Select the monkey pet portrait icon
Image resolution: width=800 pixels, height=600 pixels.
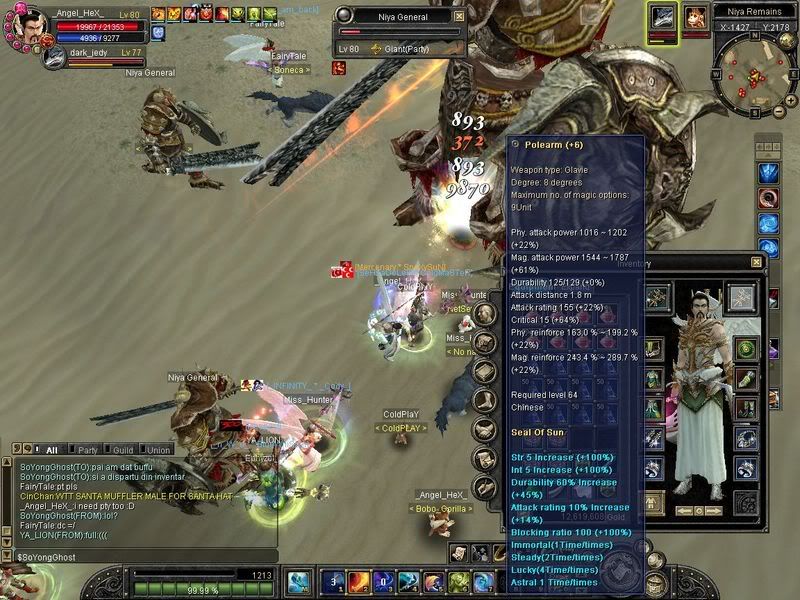pyautogui.click(x=695, y=17)
